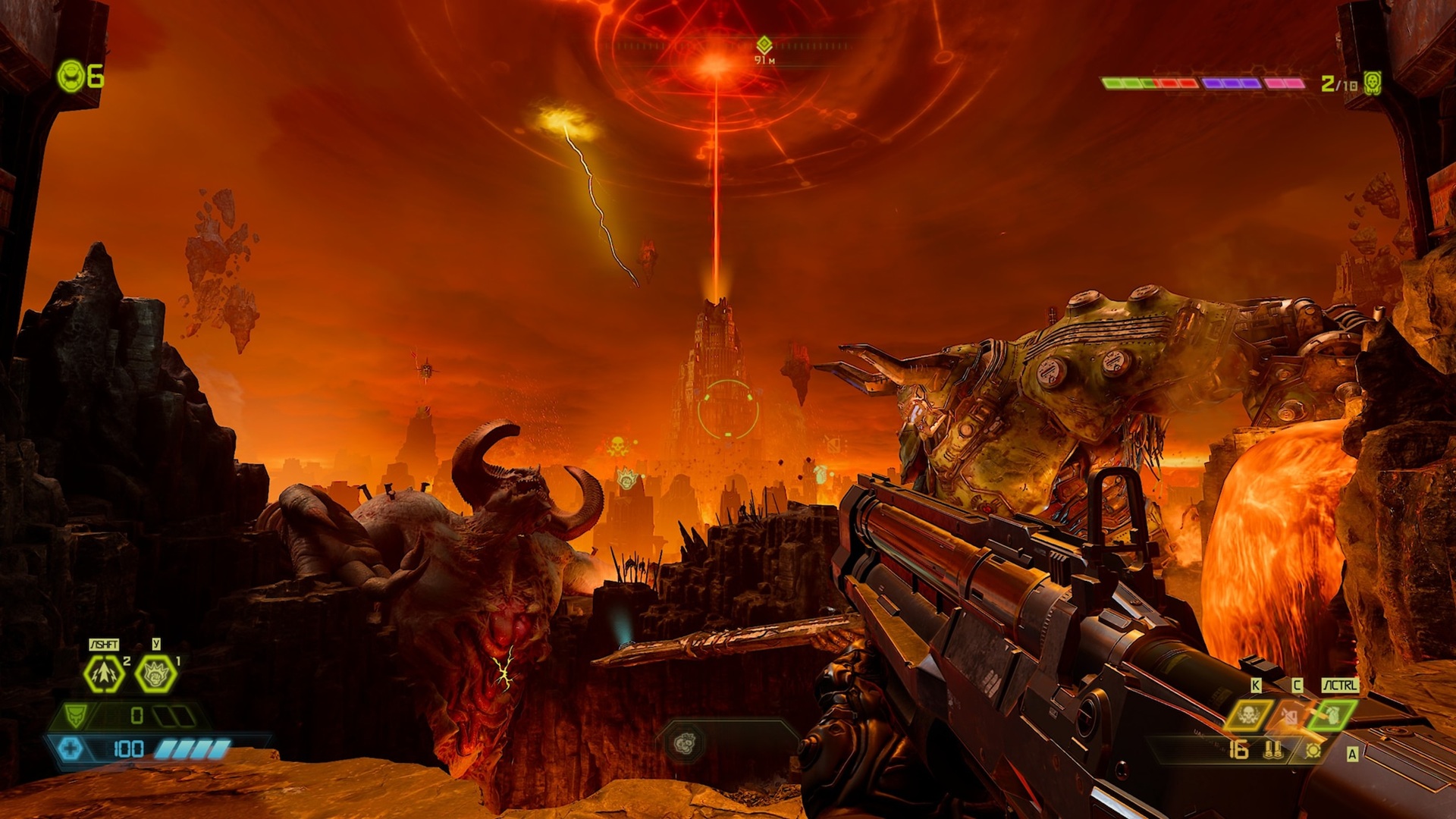1456x819 pixels.
Task: Trigger the Blood Punch fist icon
Action: point(155,673)
